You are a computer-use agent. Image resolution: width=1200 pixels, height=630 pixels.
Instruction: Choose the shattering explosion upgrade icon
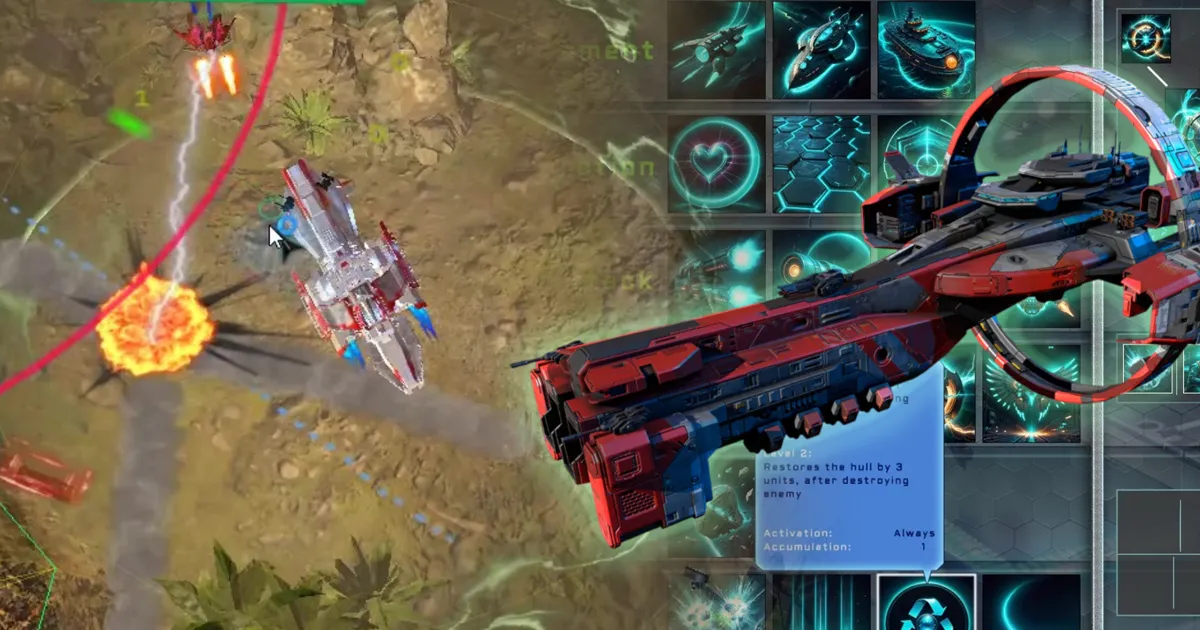point(716,603)
